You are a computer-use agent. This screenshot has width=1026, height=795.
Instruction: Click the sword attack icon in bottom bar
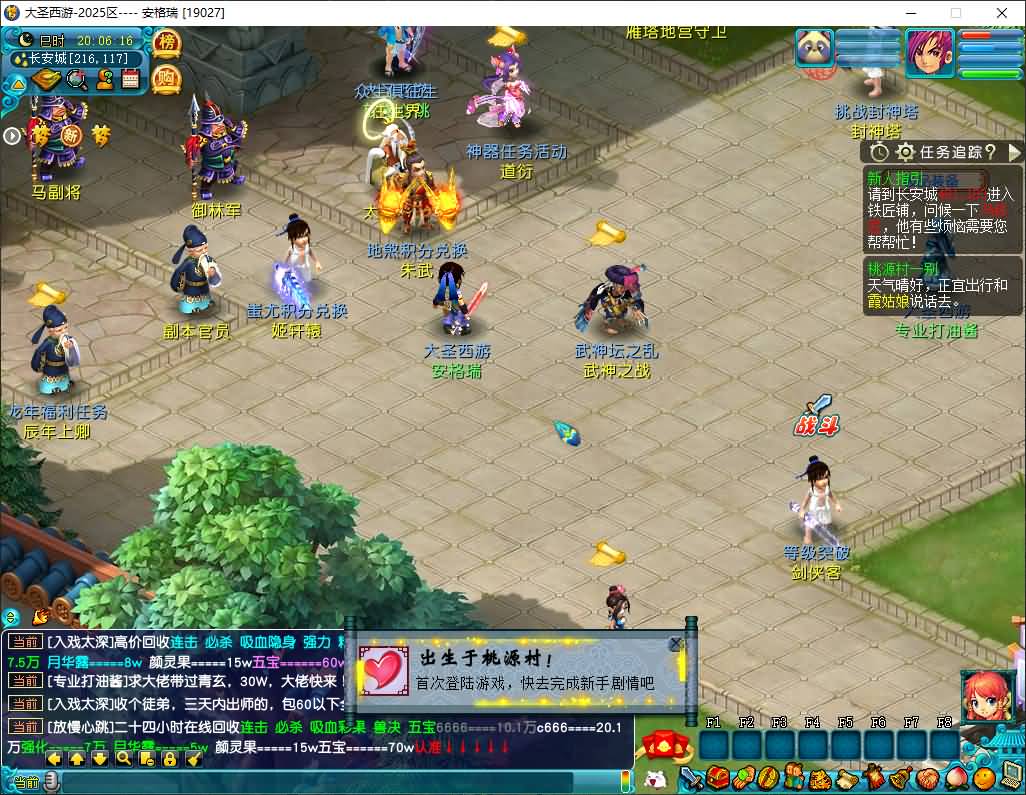click(692, 777)
